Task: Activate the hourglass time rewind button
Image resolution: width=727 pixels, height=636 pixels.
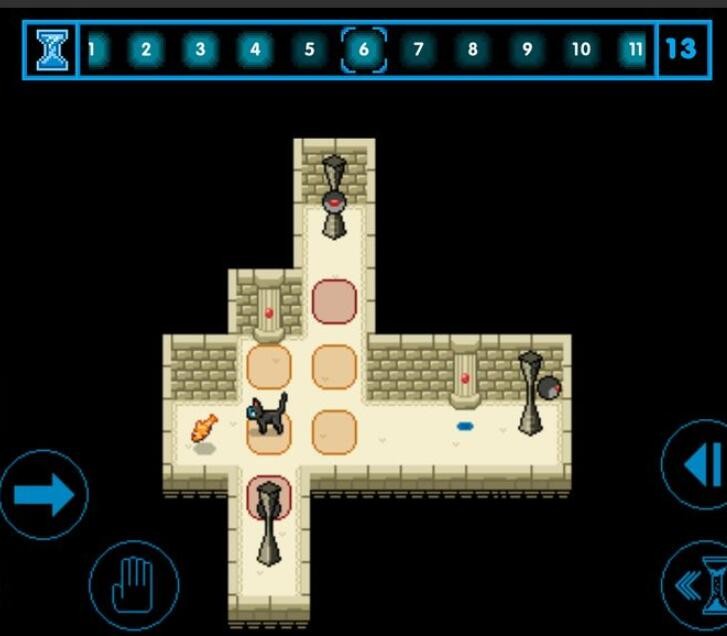Action: (x=702, y=585)
